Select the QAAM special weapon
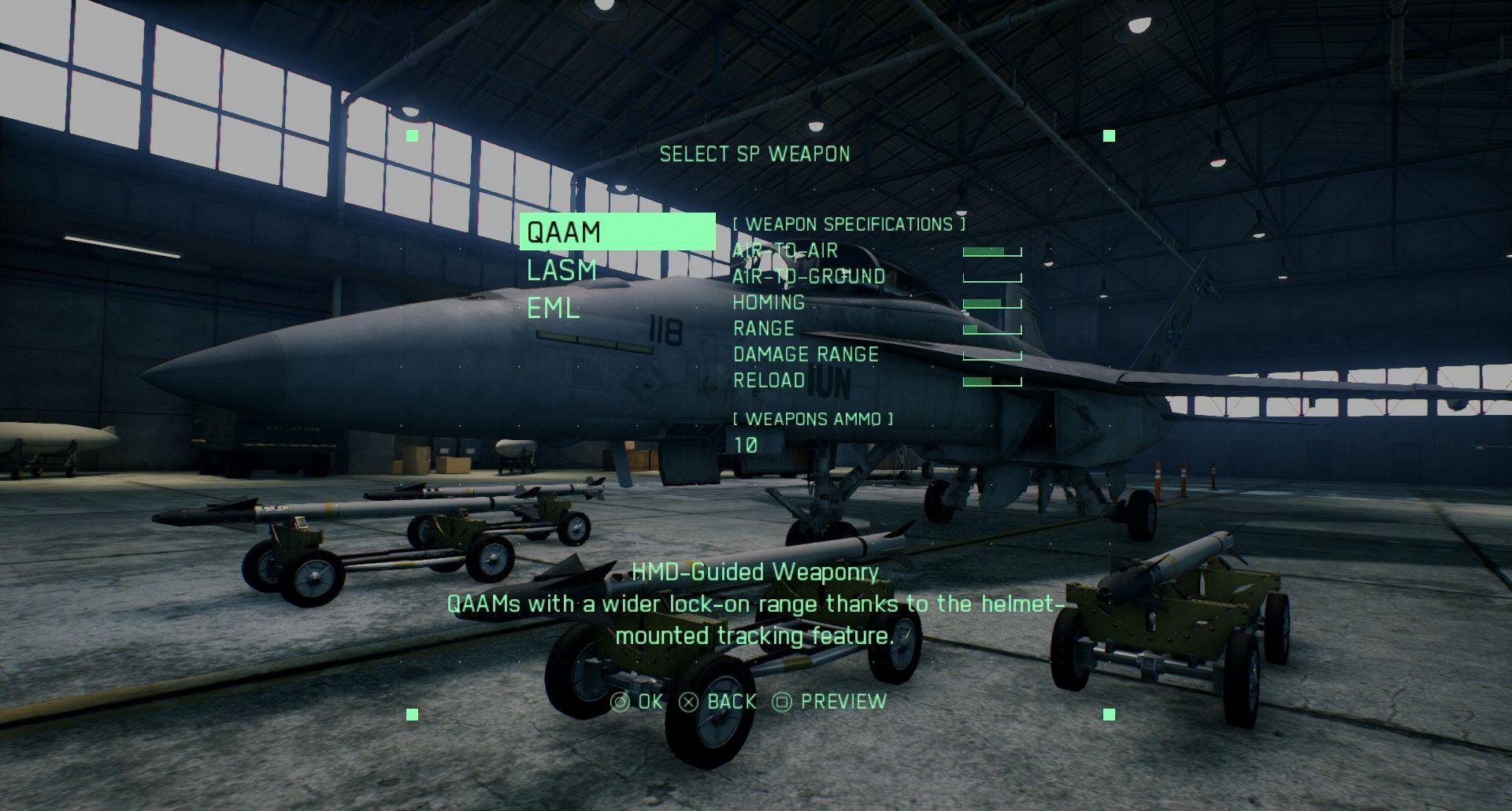Image resolution: width=1512 pixels, height=811 pixels. tap(564, 232)
